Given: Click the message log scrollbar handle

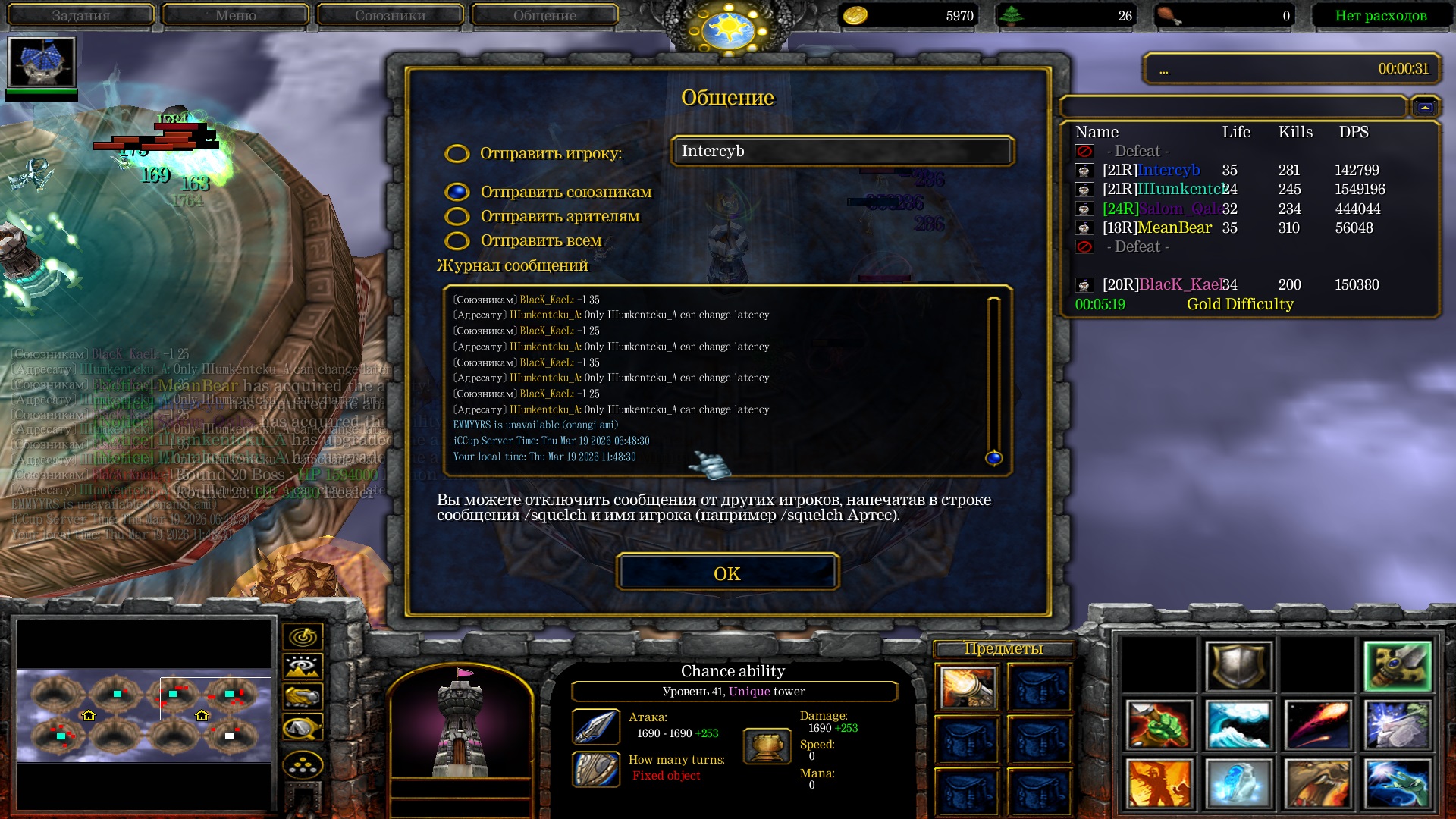Looking at the screenshot, I should pyautogui.click(x=993, y=458).
